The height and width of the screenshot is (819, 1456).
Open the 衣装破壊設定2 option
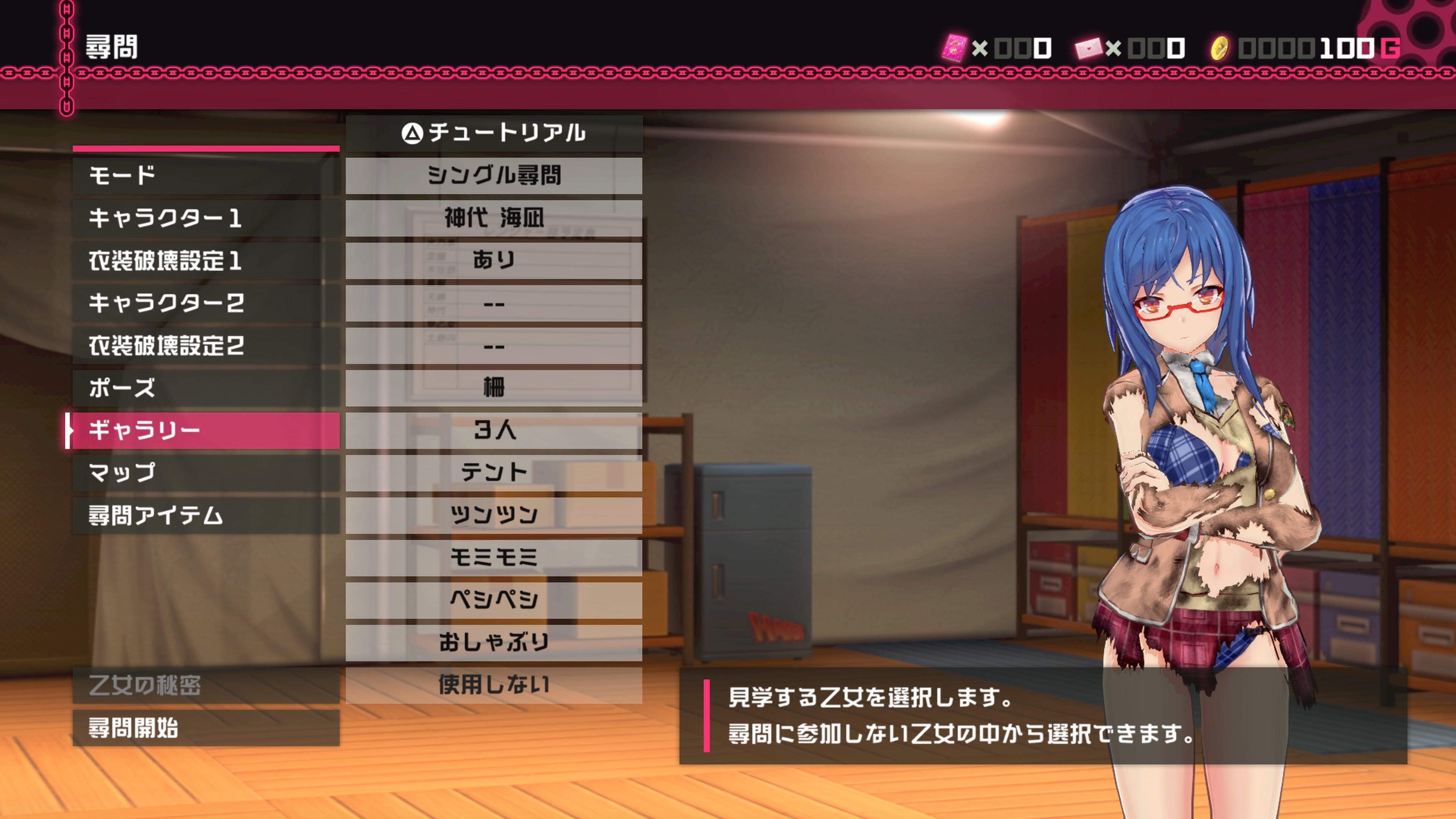point(206,345)
